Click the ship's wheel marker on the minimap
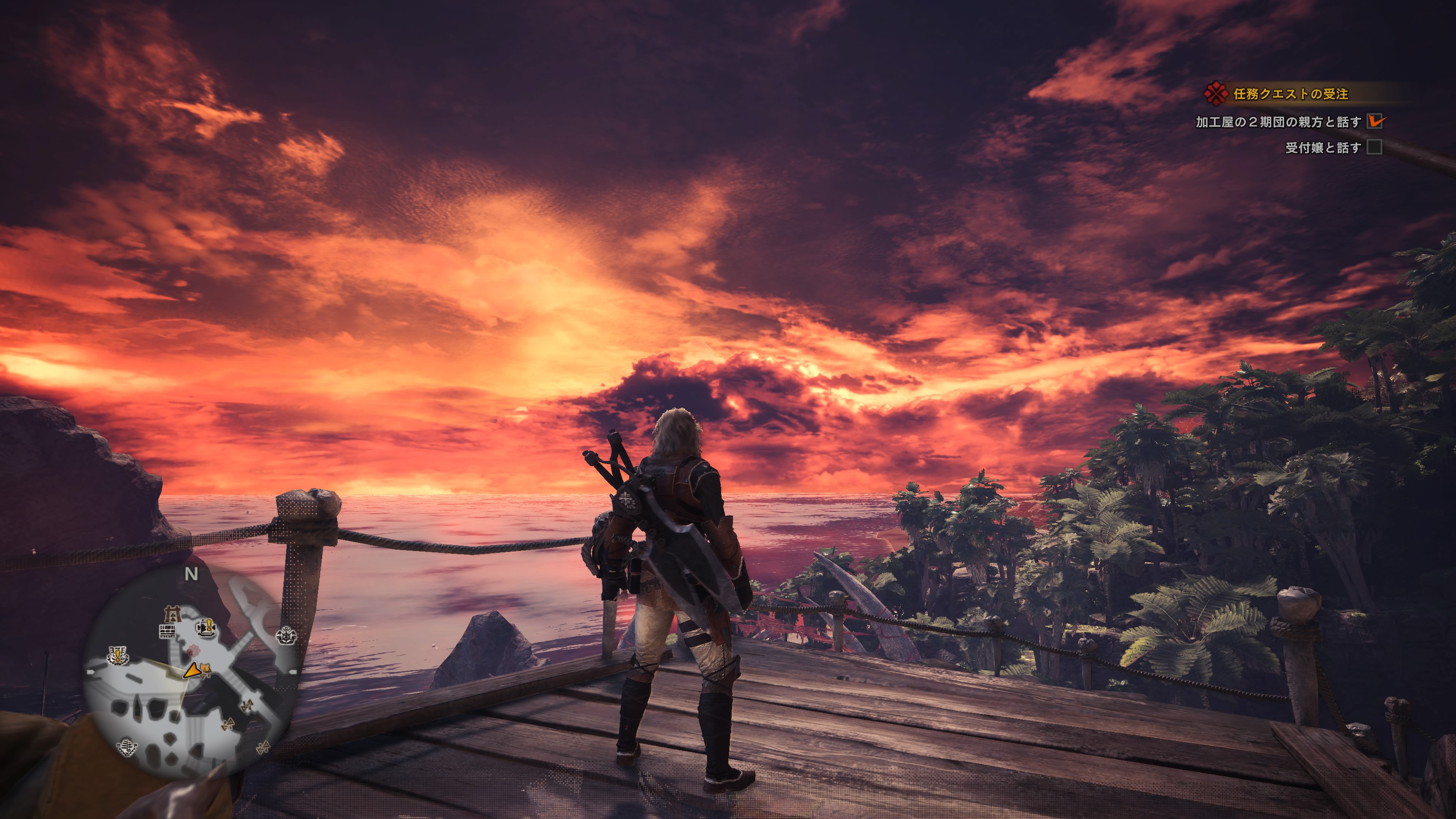 [x=286, y=636]
